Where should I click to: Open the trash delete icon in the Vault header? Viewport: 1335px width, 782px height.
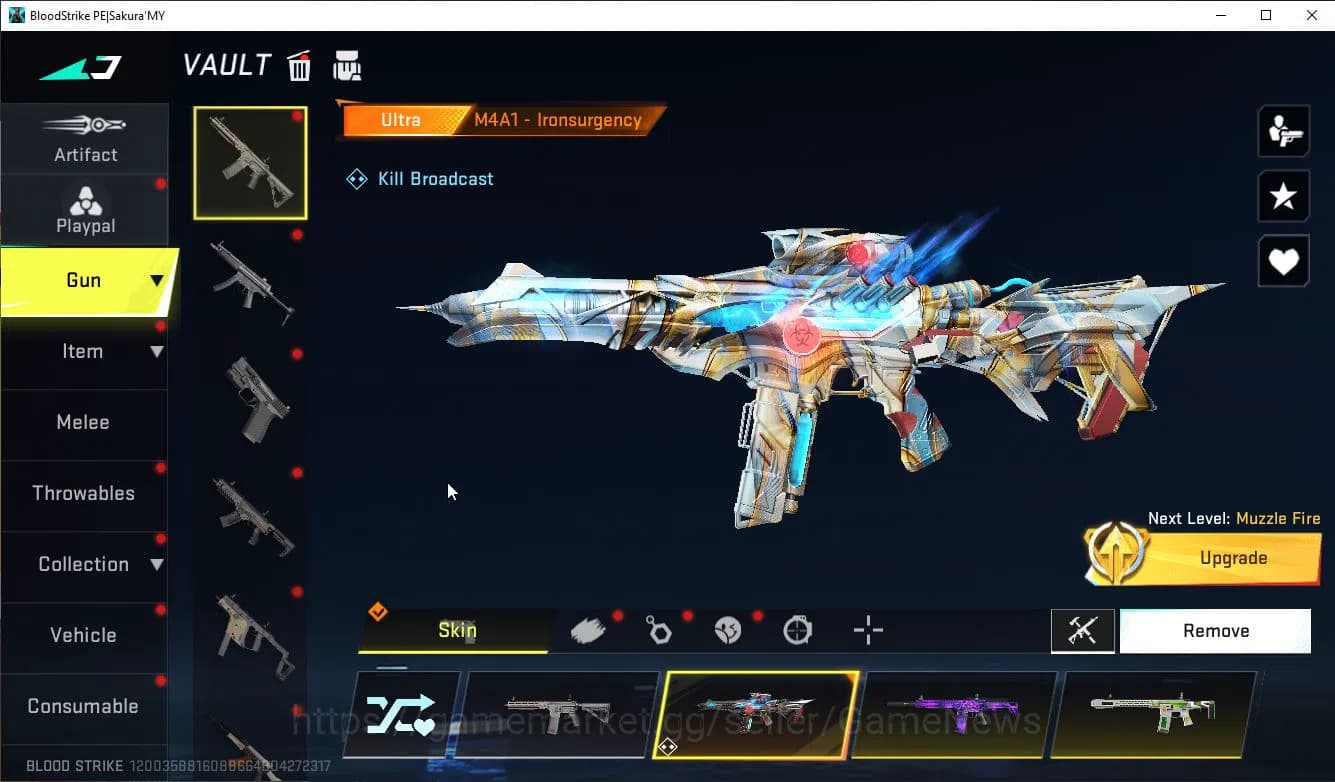pyautogui.click(x=299, y=65)
